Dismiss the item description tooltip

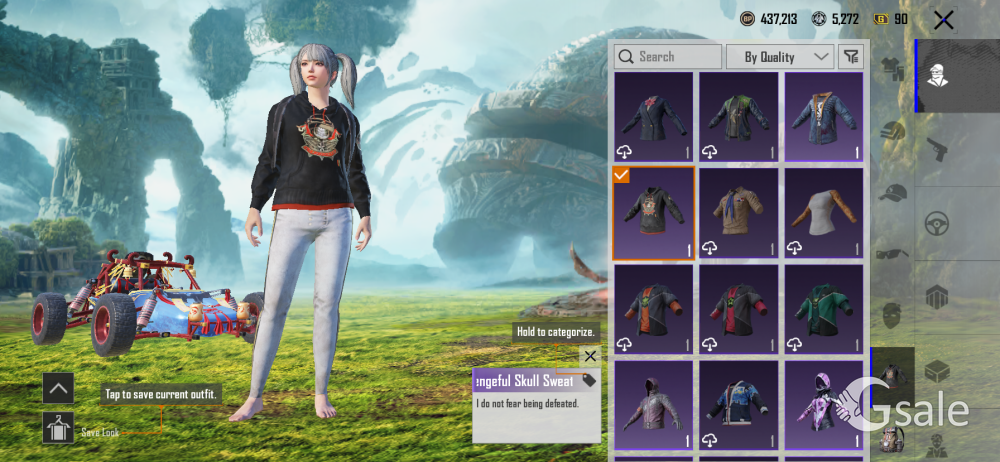click(590, 356)
